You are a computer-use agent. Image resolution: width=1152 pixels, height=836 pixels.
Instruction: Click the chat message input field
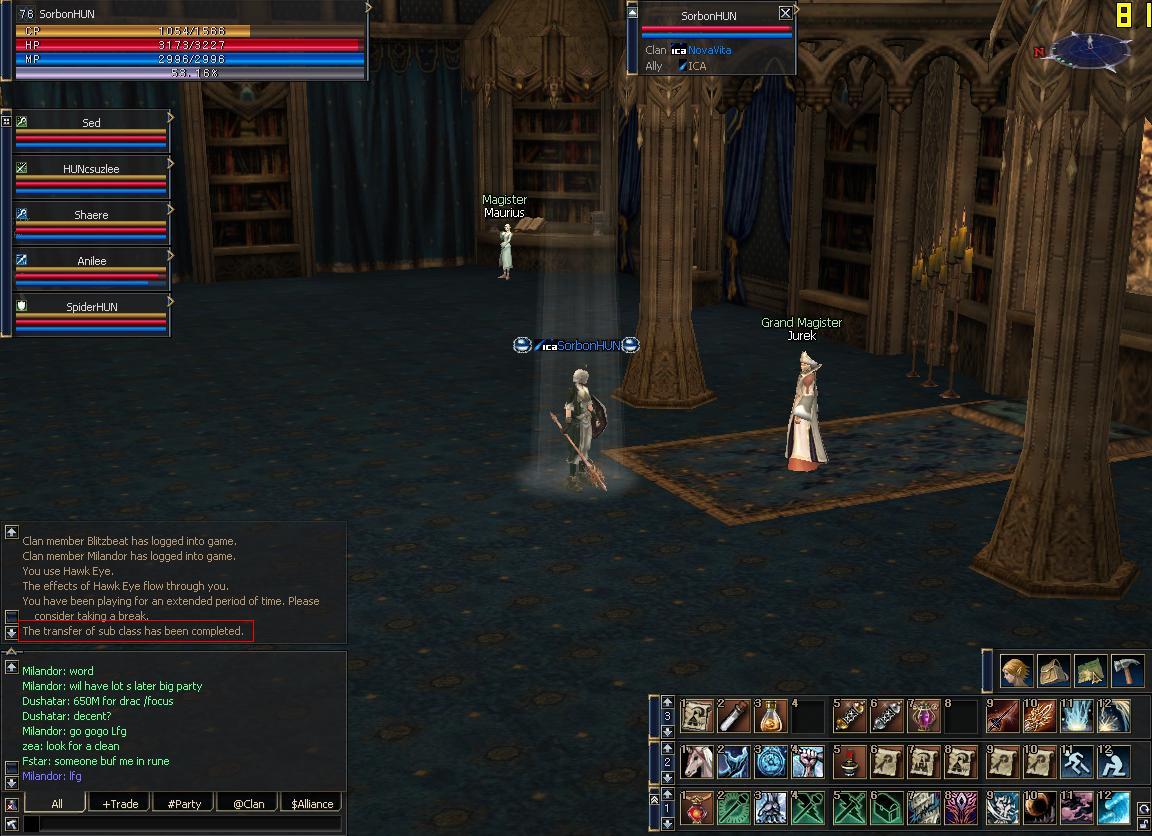190,824
